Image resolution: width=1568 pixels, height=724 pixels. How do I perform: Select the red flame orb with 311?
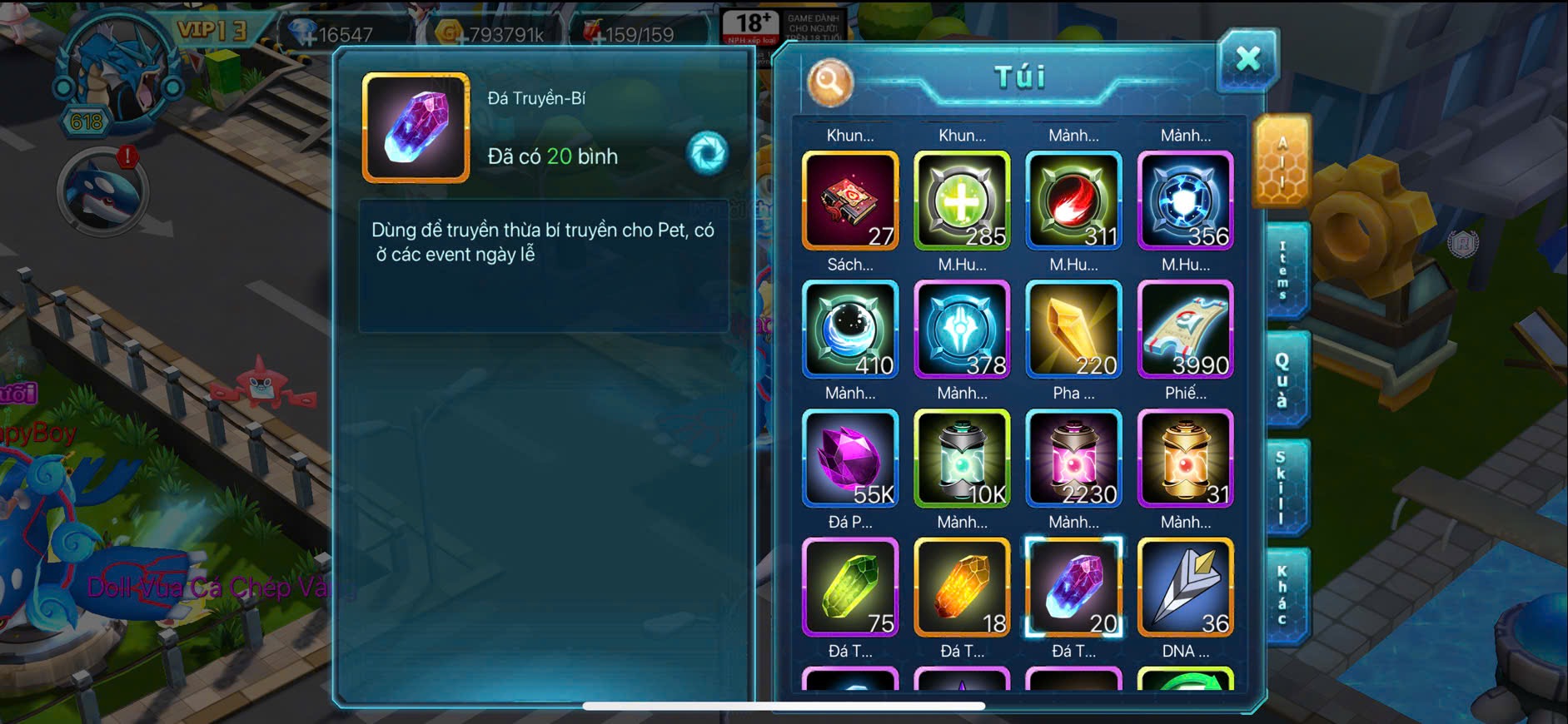click(1073, 201)
